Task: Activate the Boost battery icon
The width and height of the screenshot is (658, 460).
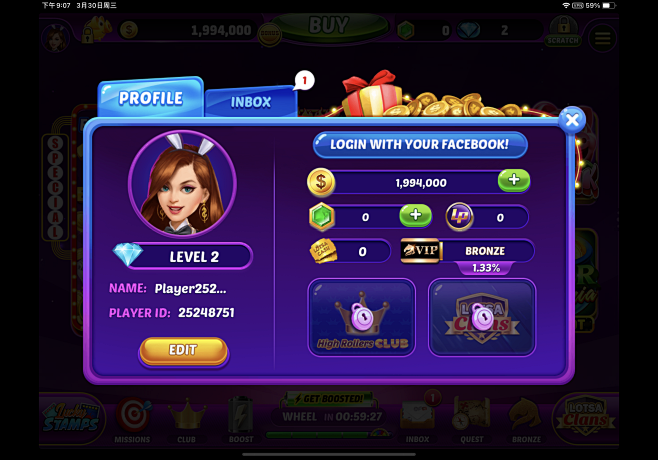Action: click(240, 421)
